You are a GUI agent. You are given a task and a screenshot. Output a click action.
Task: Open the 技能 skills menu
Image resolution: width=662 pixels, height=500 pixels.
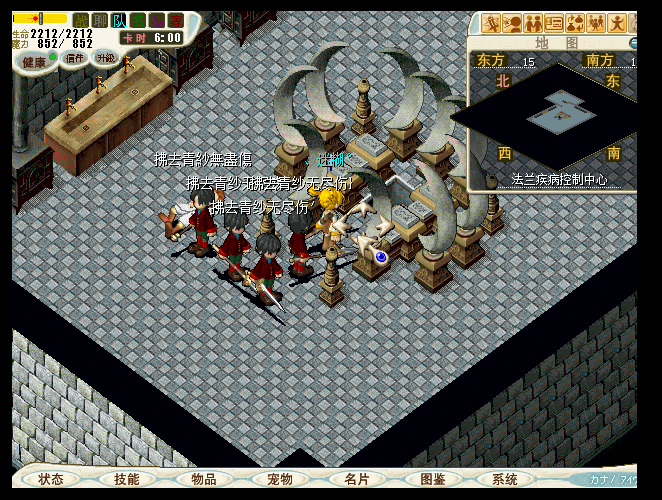[x=127, y=479]
